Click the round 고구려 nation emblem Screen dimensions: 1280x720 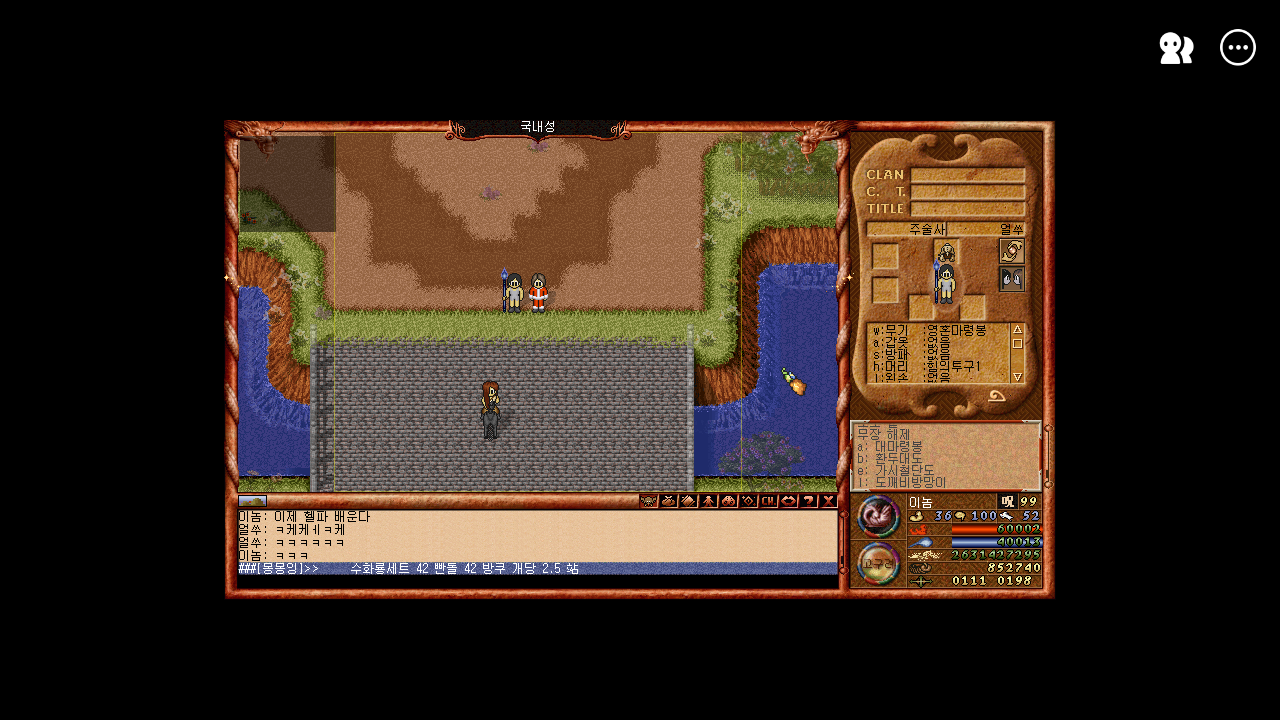879,563
